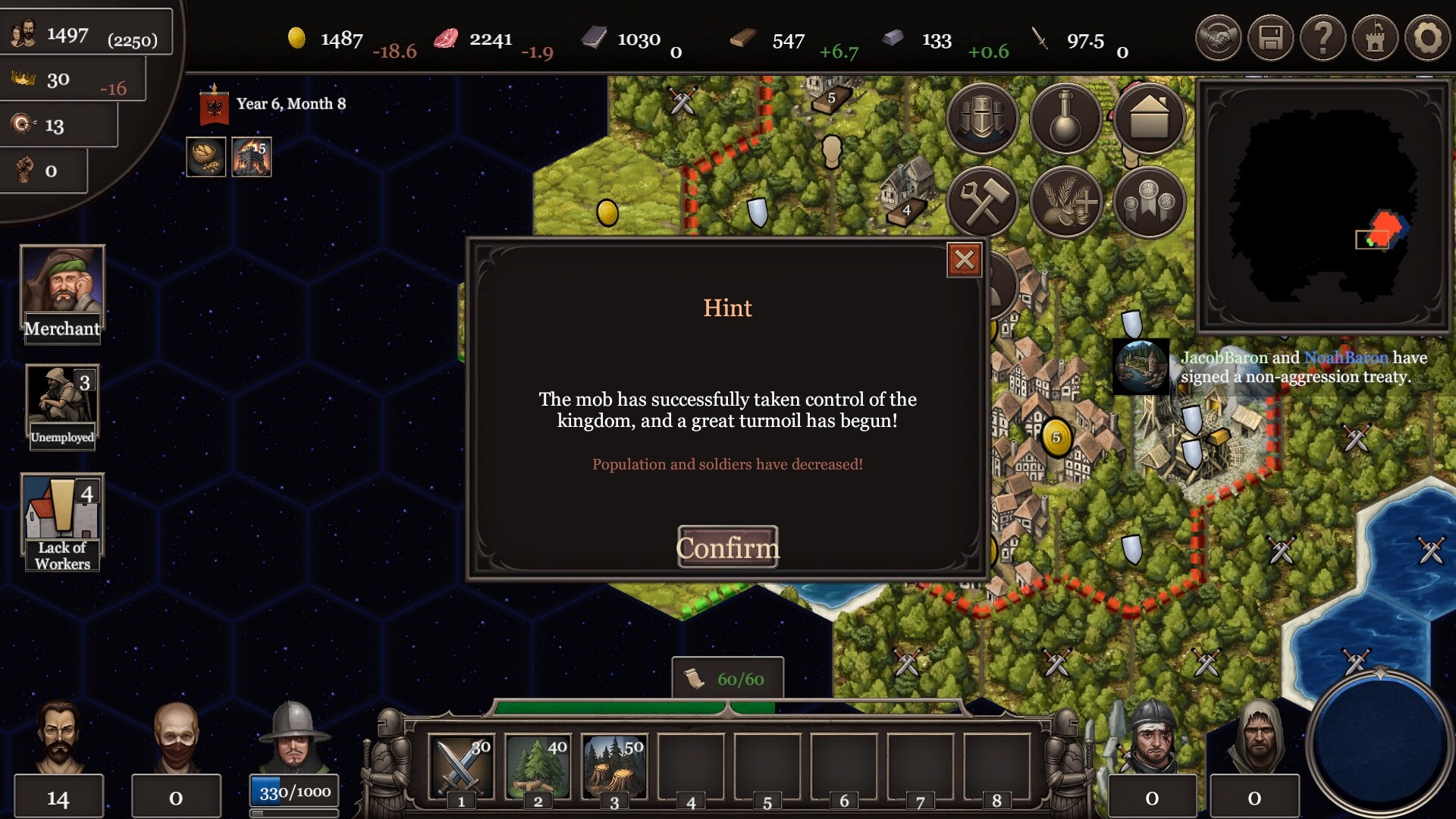Click the minimap

(x=1323, y=206)
